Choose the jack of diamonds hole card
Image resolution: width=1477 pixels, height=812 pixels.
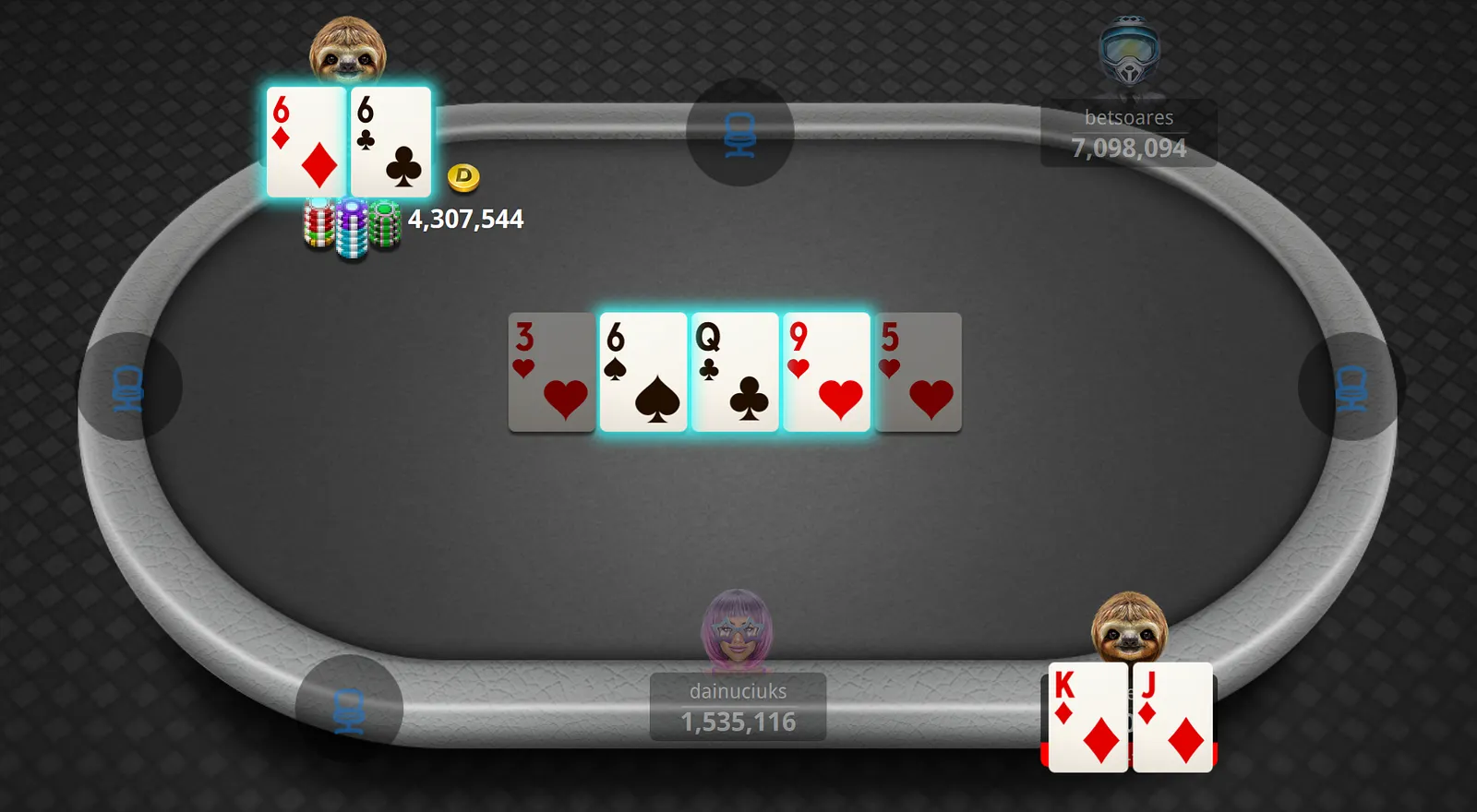click(x=1172, y=718)
